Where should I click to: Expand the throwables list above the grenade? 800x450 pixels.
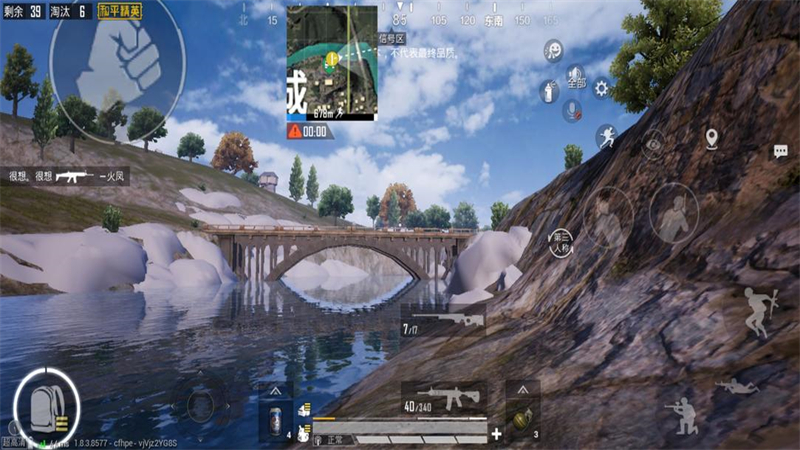(x=521, y=389)
